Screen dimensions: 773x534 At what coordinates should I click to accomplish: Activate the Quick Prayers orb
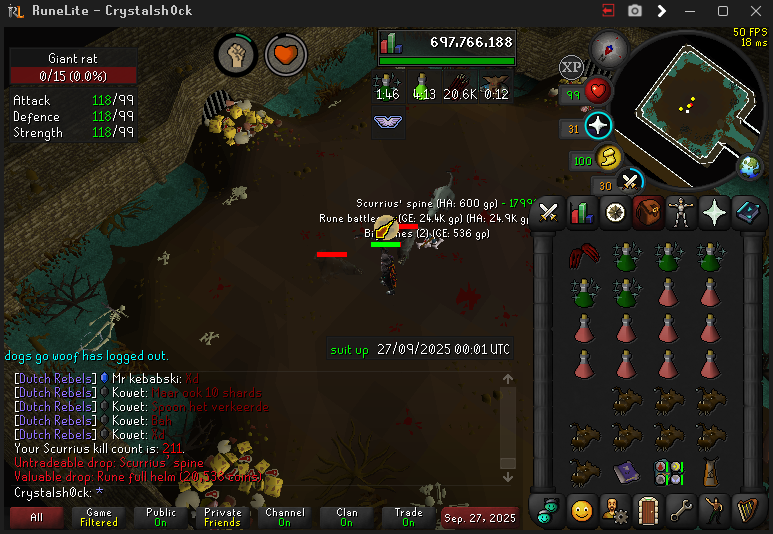click(x=598, y=126)
